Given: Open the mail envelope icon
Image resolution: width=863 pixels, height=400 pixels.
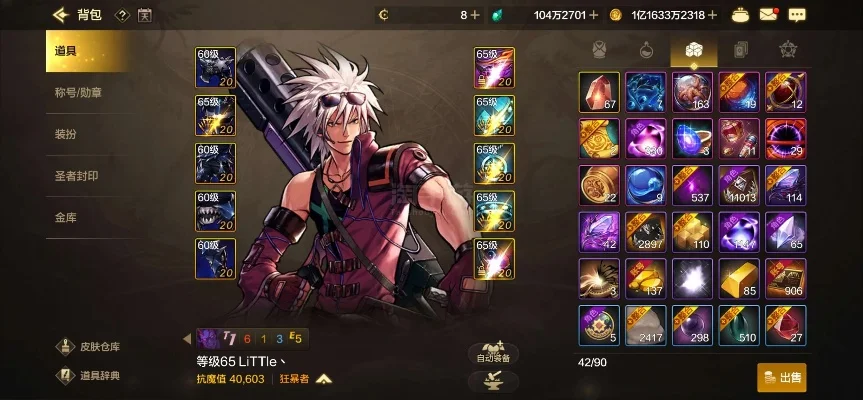Looking at the screenshot, I should (x=768, y=15).
